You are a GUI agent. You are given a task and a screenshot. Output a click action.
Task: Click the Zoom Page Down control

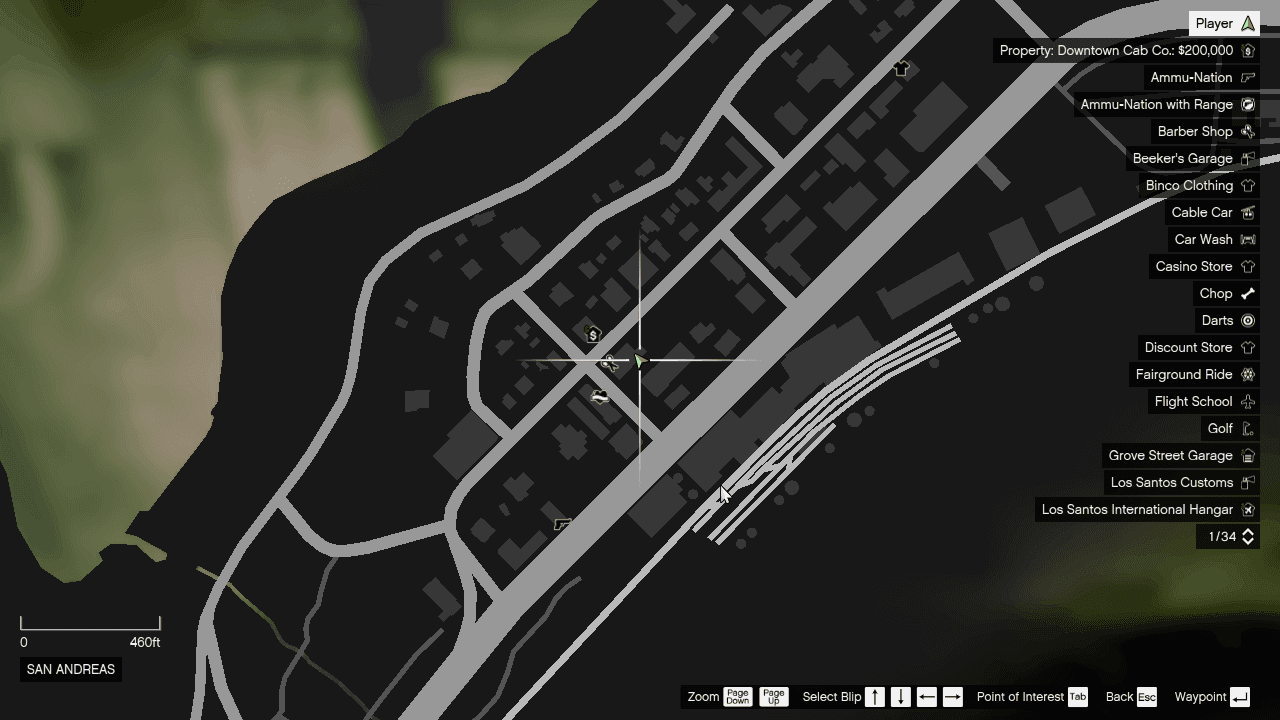tap(738, 697)
